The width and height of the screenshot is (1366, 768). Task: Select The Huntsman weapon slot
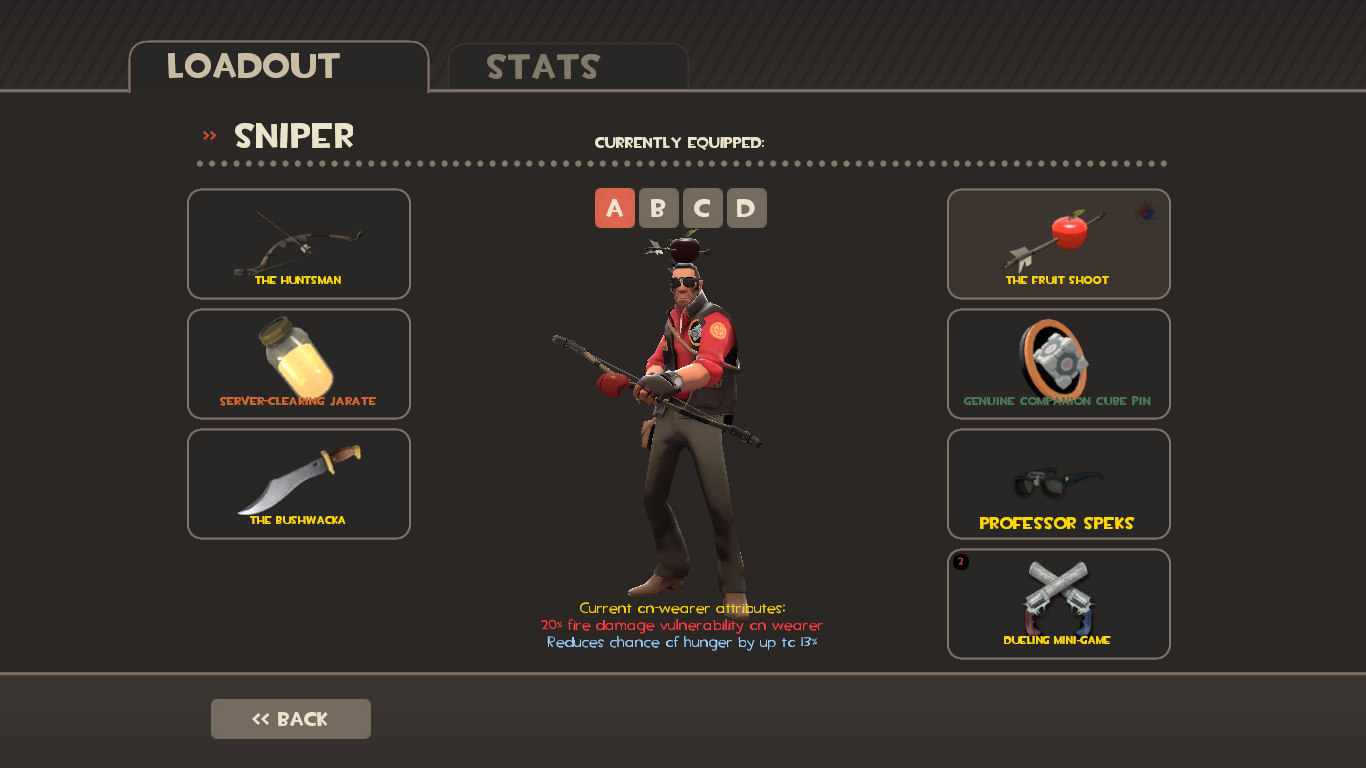coord(298,243)
